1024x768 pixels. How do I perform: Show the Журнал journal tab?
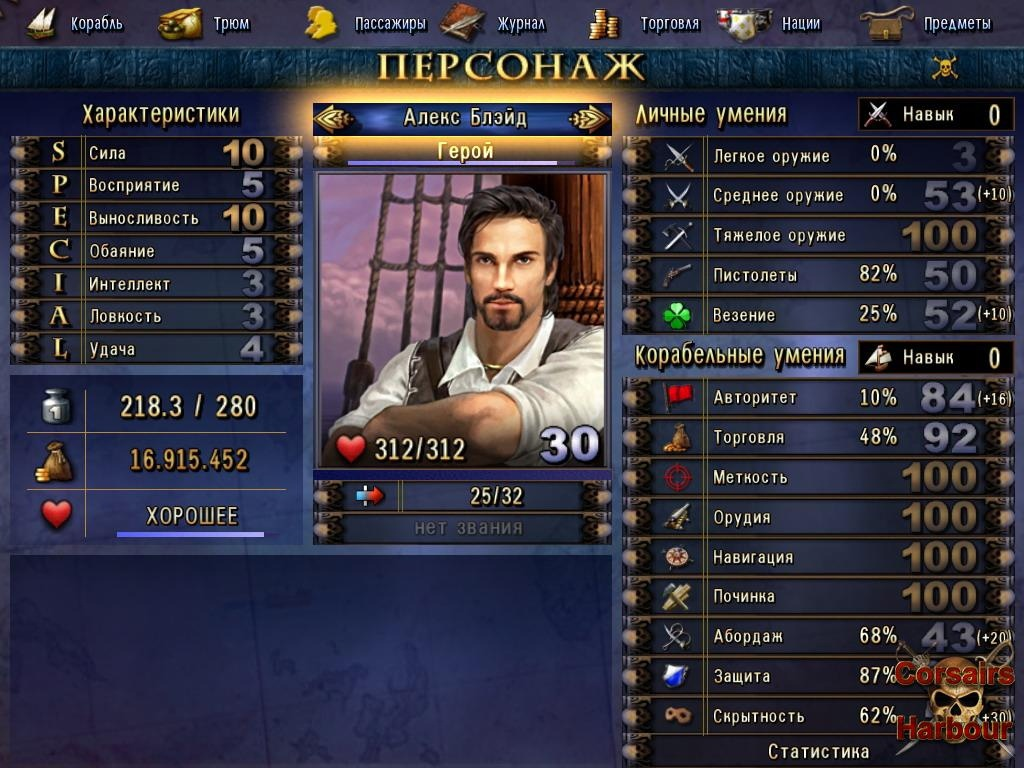tap(495, 23)
